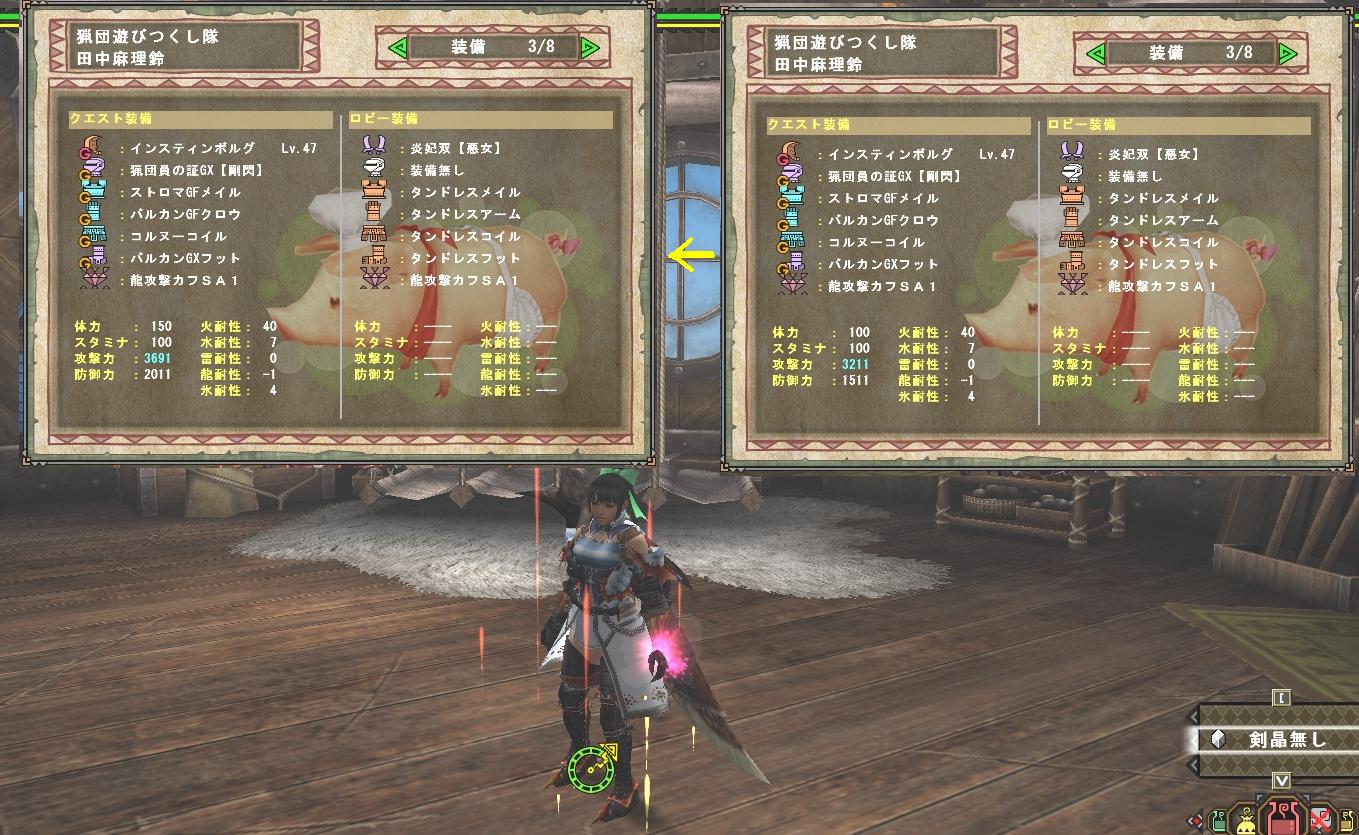This screenshot has width=1359, height=835.
Task: Select インスティンボルグ weapon row in attack 3691 panel
Action: 190,148
